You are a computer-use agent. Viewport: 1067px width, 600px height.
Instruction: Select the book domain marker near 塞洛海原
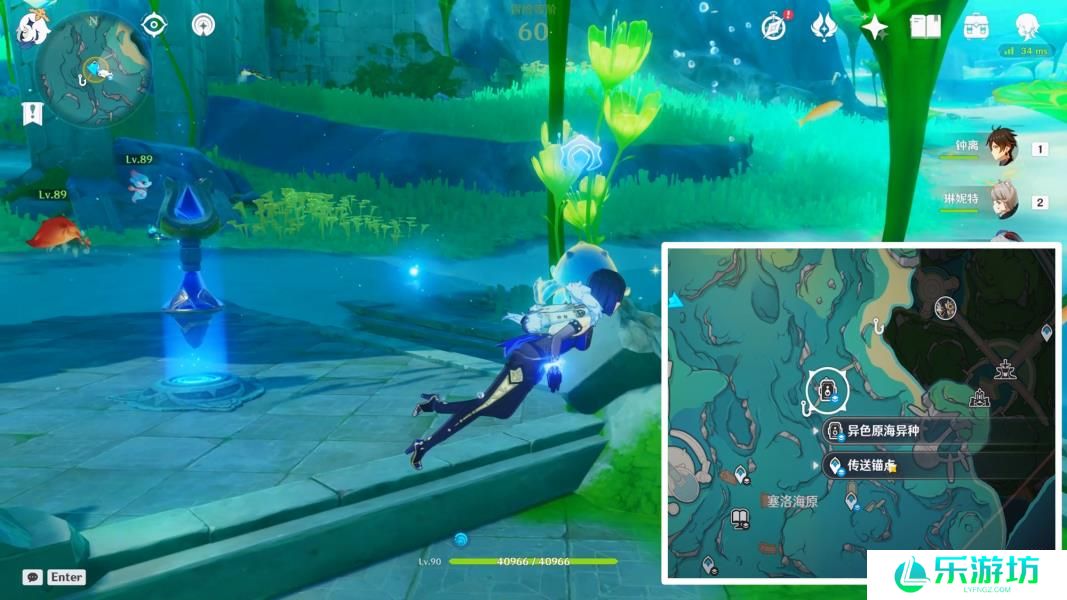740,518
